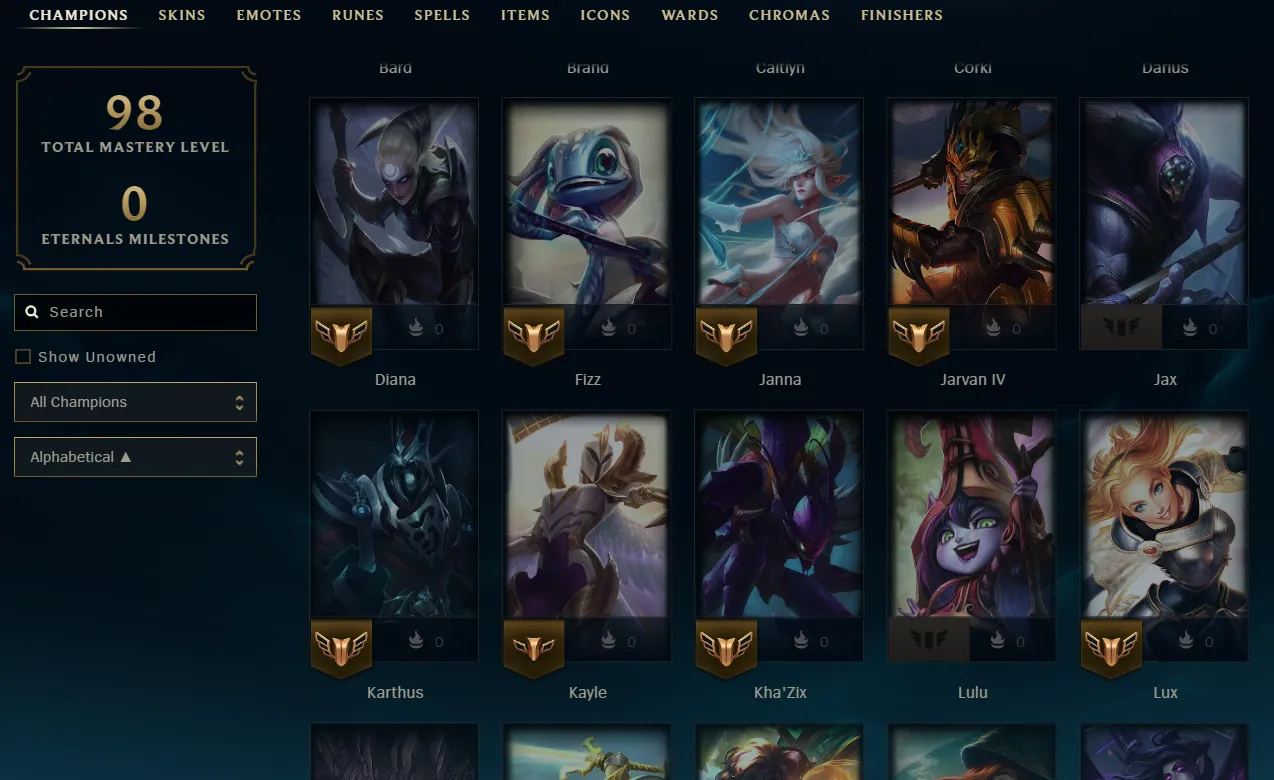Image resolution: width=1274 pixels, height=780 pixels.
Task: Select the Diana champion card
Action: [394, 210]
